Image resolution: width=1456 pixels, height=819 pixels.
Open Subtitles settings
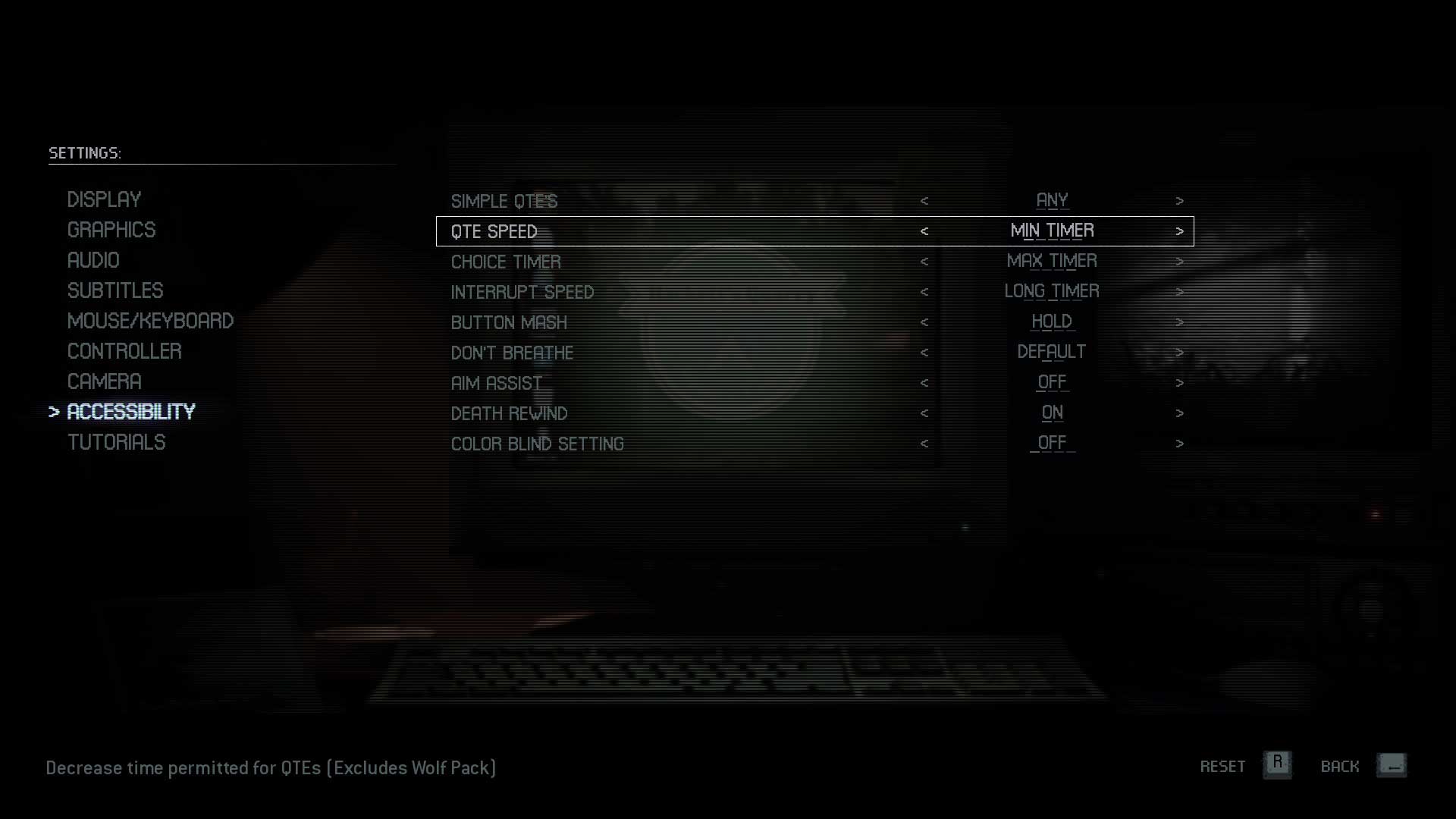tap(115, 290)
